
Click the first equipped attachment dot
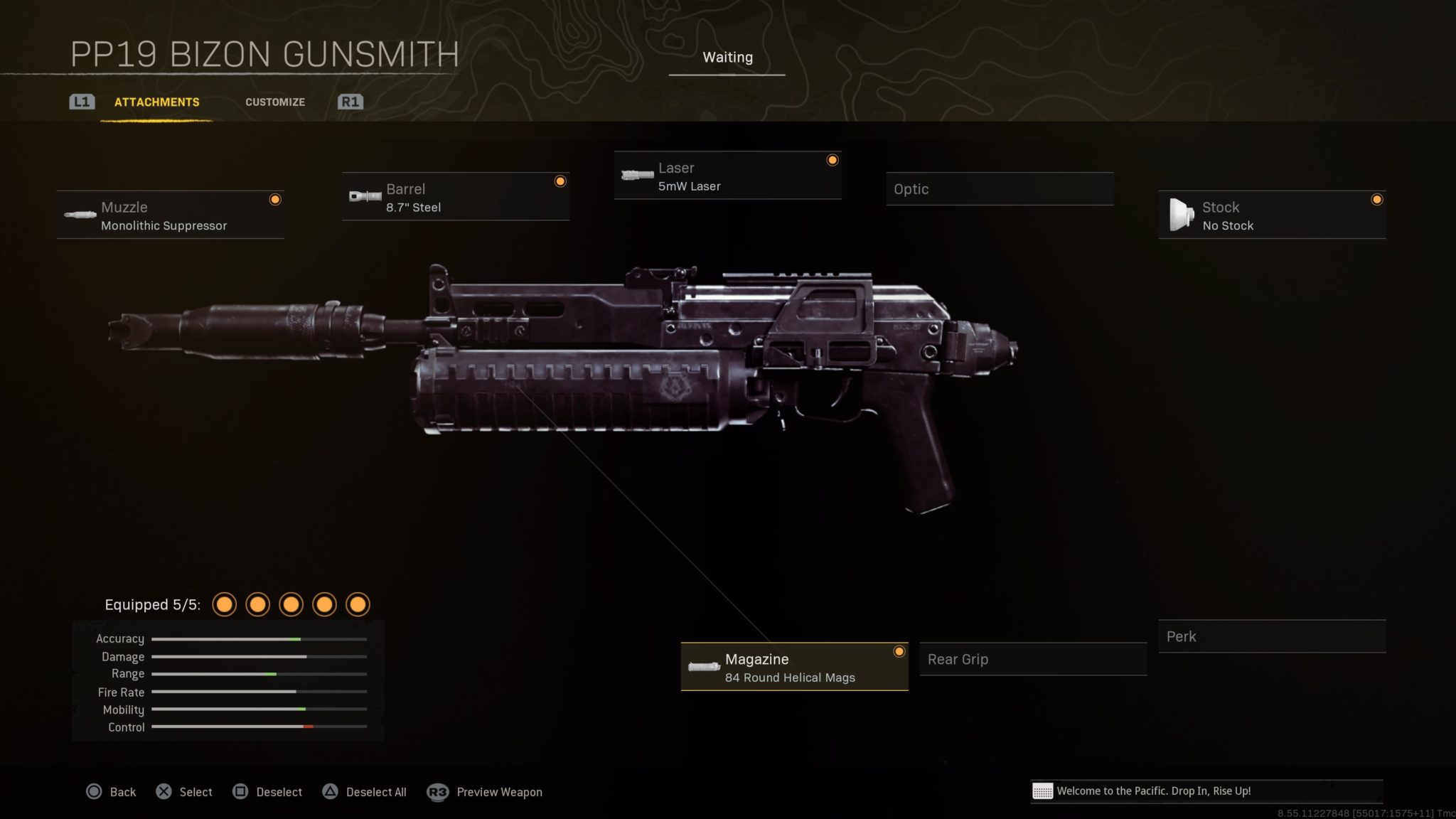pos(225,604)
